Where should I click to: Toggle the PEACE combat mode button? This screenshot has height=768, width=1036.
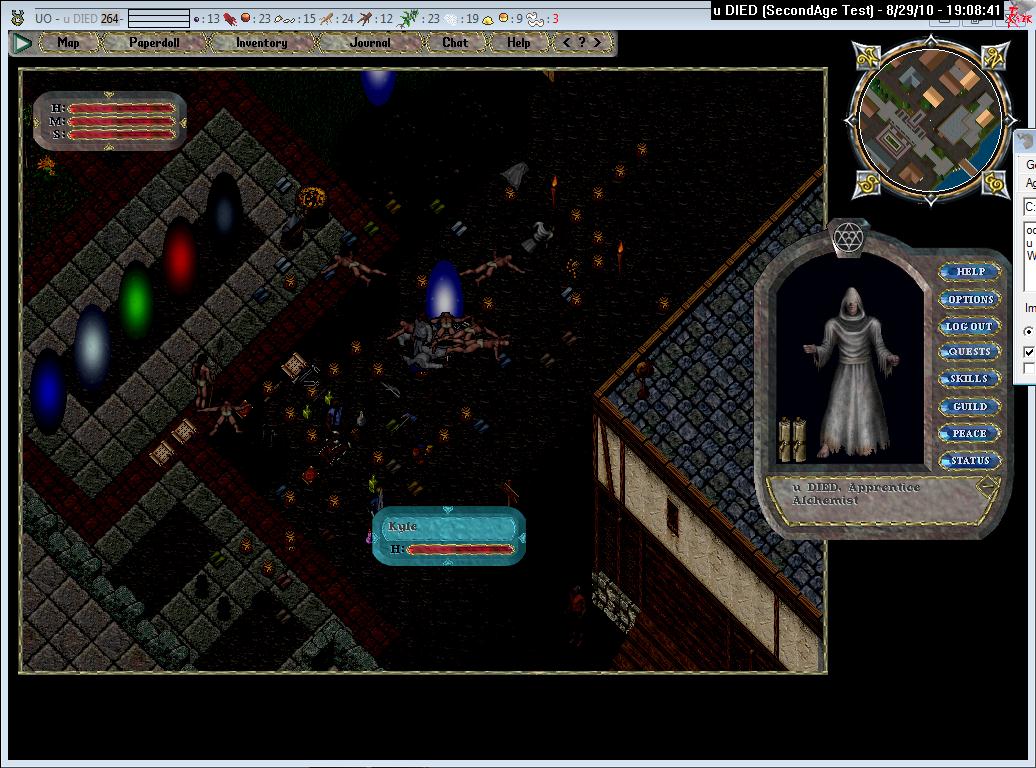coord(970,434)
